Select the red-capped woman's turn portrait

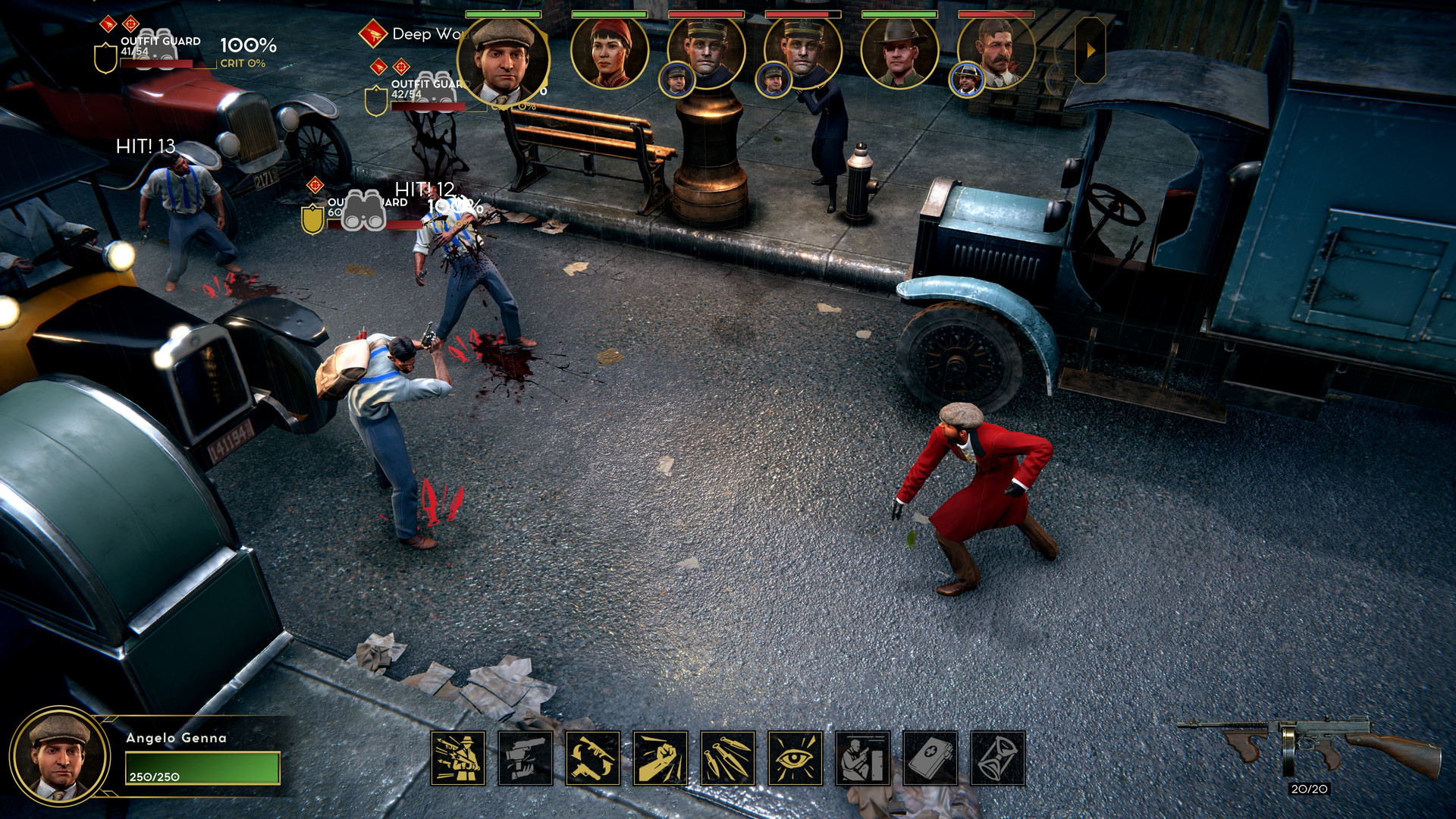coord(610,51)
